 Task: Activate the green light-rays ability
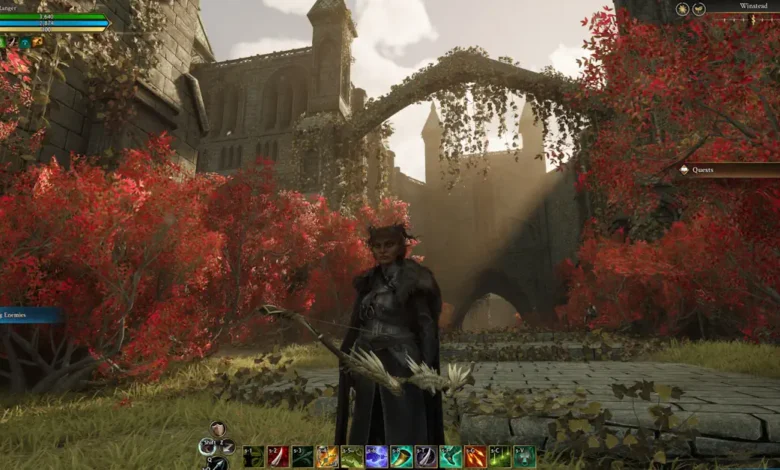pyautogui.click(x=499, y=457)
